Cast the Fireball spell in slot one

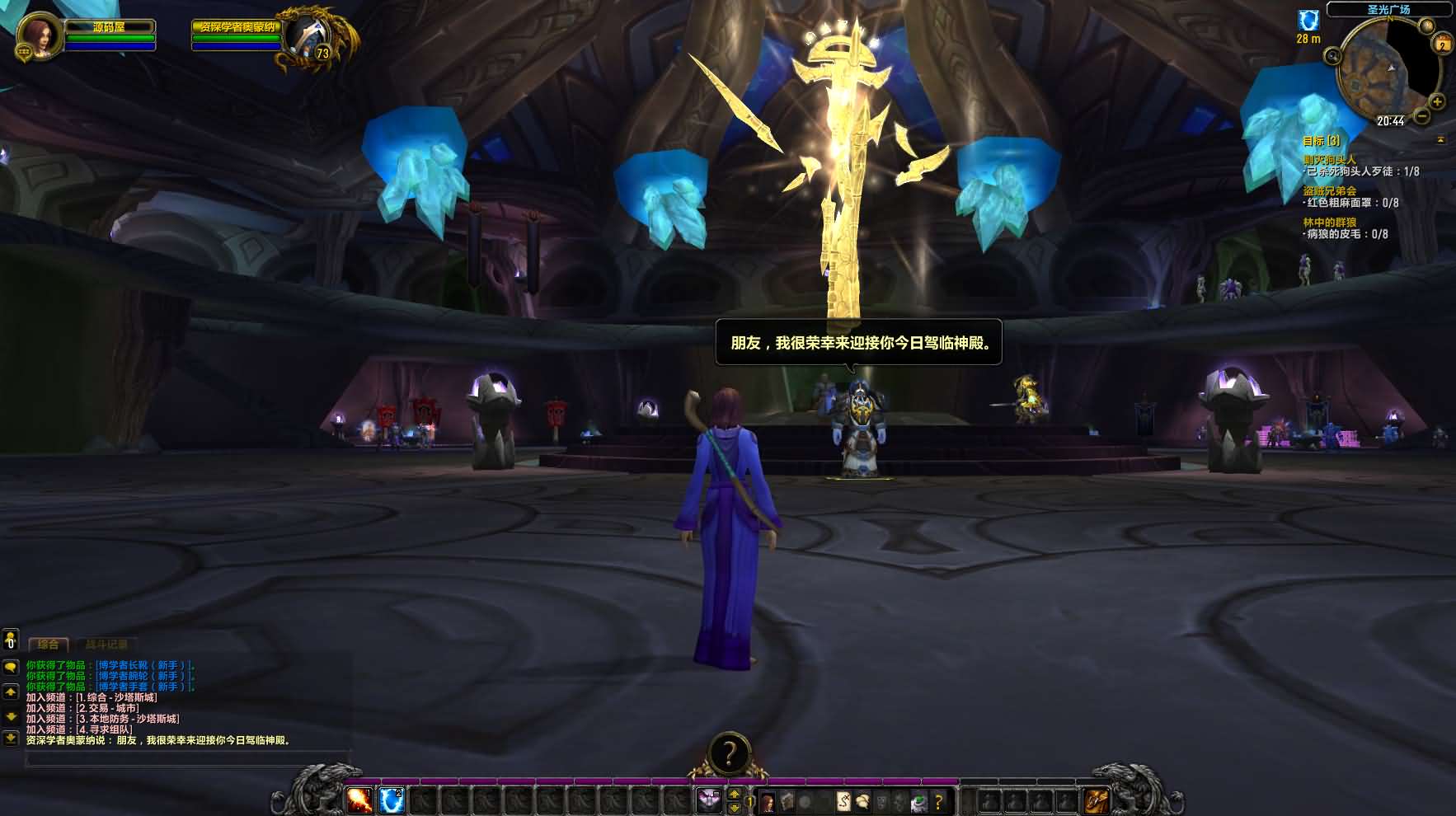359,800
